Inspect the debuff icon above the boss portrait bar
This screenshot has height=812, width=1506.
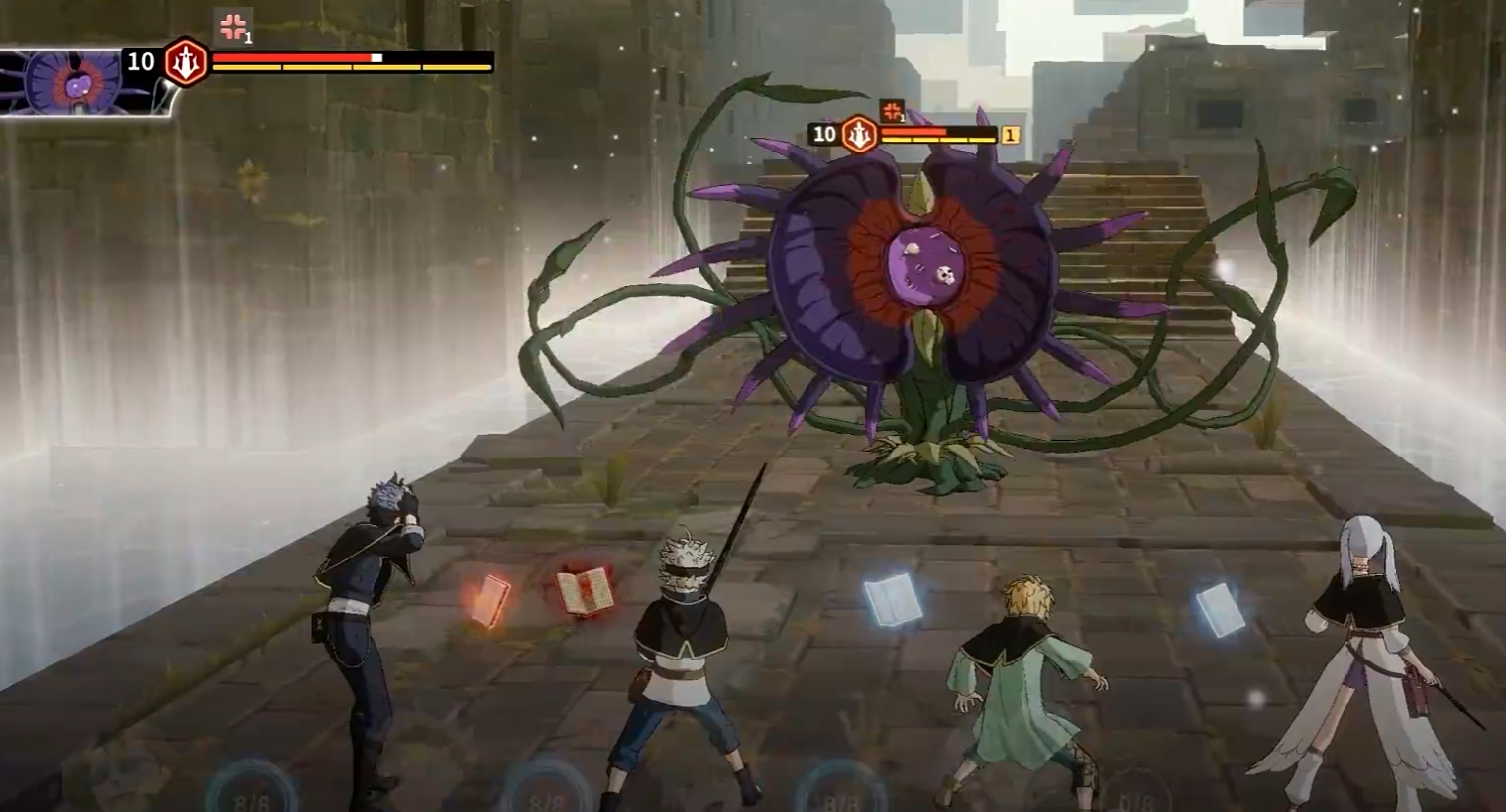click(233, 28)
